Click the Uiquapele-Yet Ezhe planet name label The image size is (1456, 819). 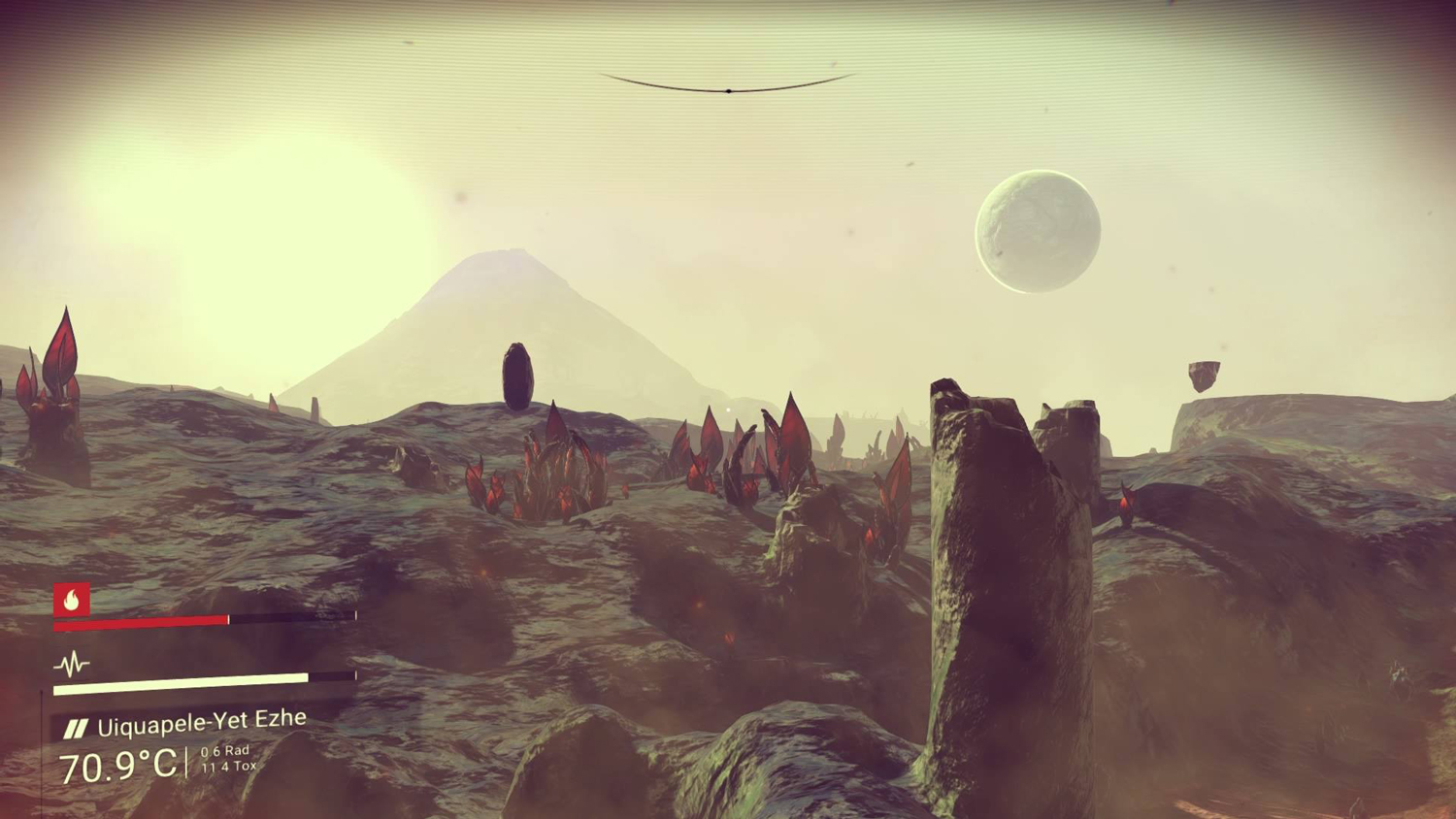click(201, 723)
